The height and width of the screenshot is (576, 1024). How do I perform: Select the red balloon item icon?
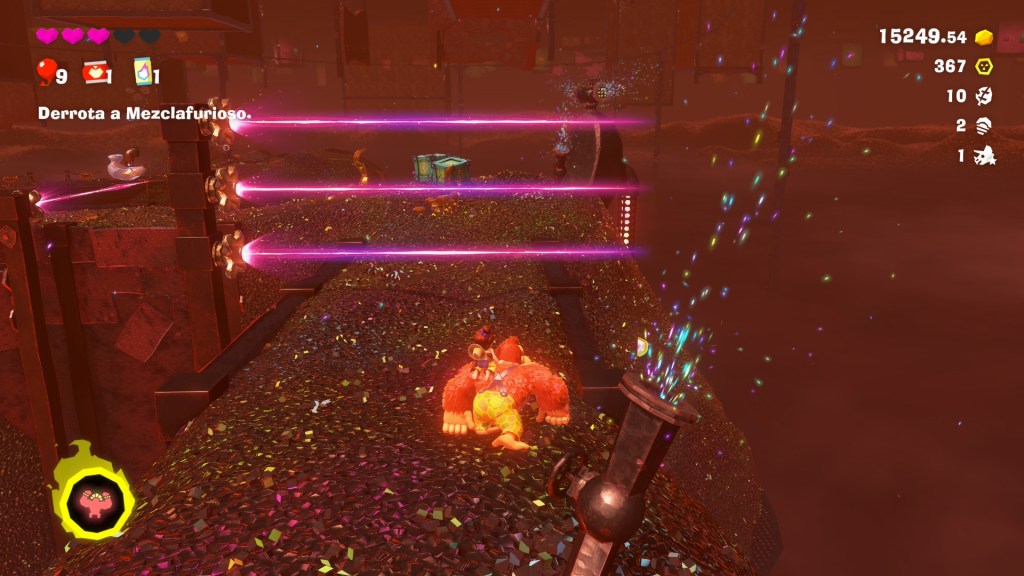[47, 71]
